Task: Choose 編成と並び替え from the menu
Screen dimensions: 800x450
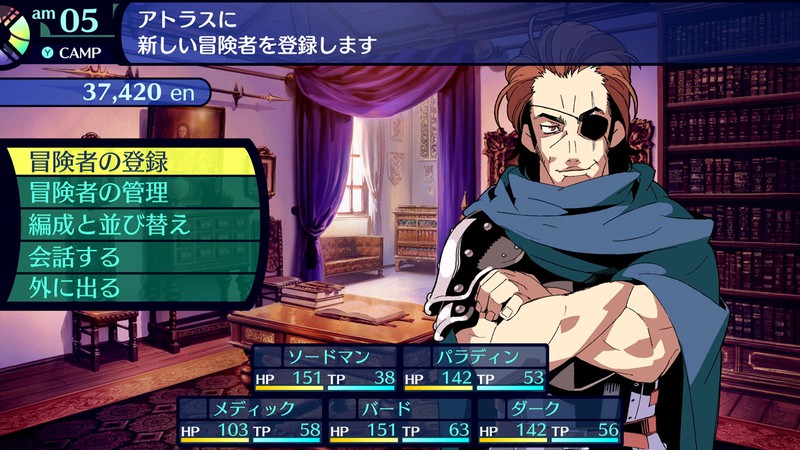Action: [x=130, y=225]
